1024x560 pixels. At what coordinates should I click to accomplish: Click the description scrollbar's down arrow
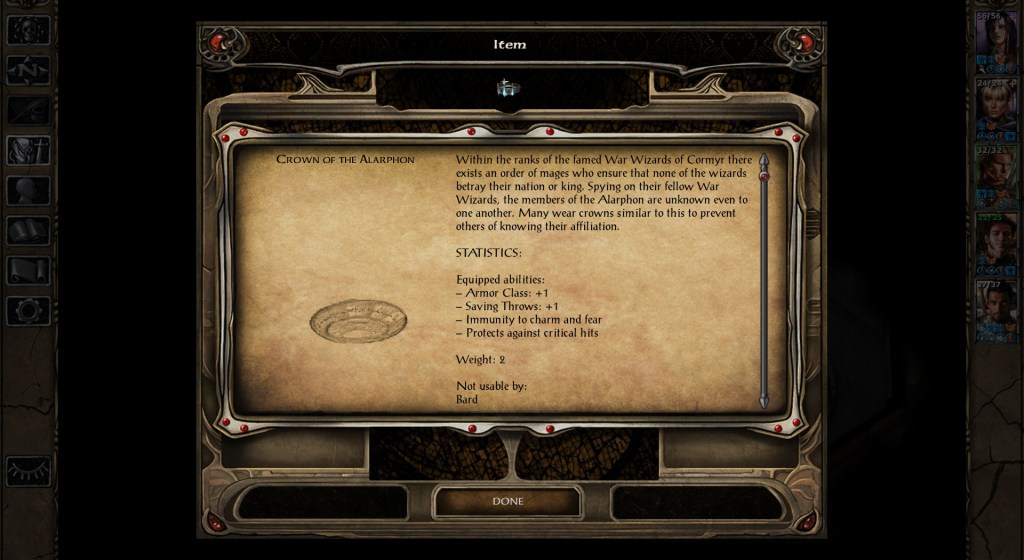764,401
